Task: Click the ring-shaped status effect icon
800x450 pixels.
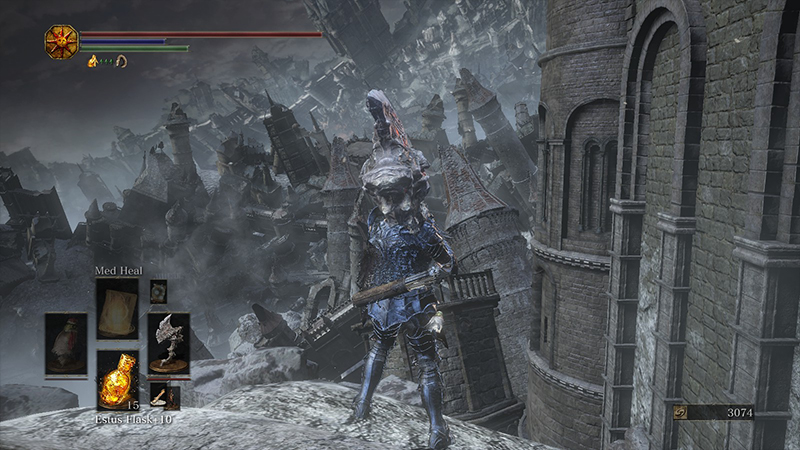Action: tap(120, 62)
